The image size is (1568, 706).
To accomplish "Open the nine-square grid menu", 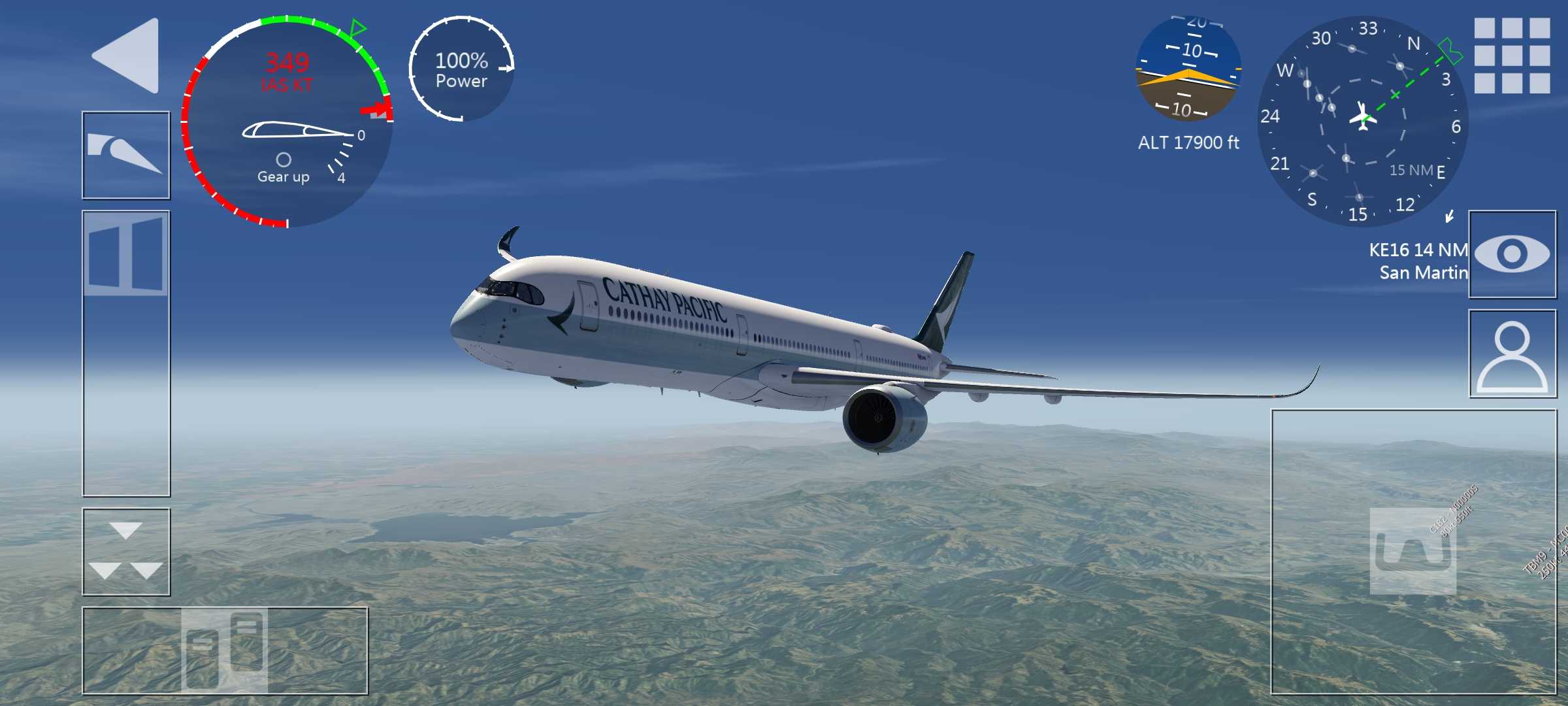I will pos(1512,56).
